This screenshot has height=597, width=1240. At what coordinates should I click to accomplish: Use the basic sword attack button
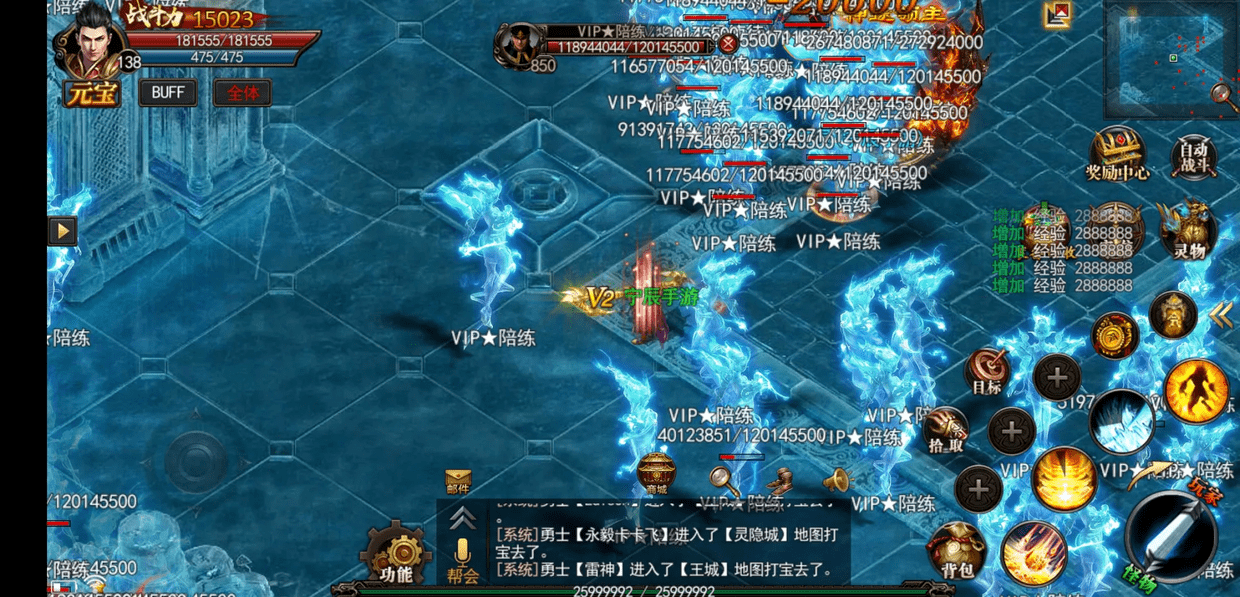point(1170,540)
